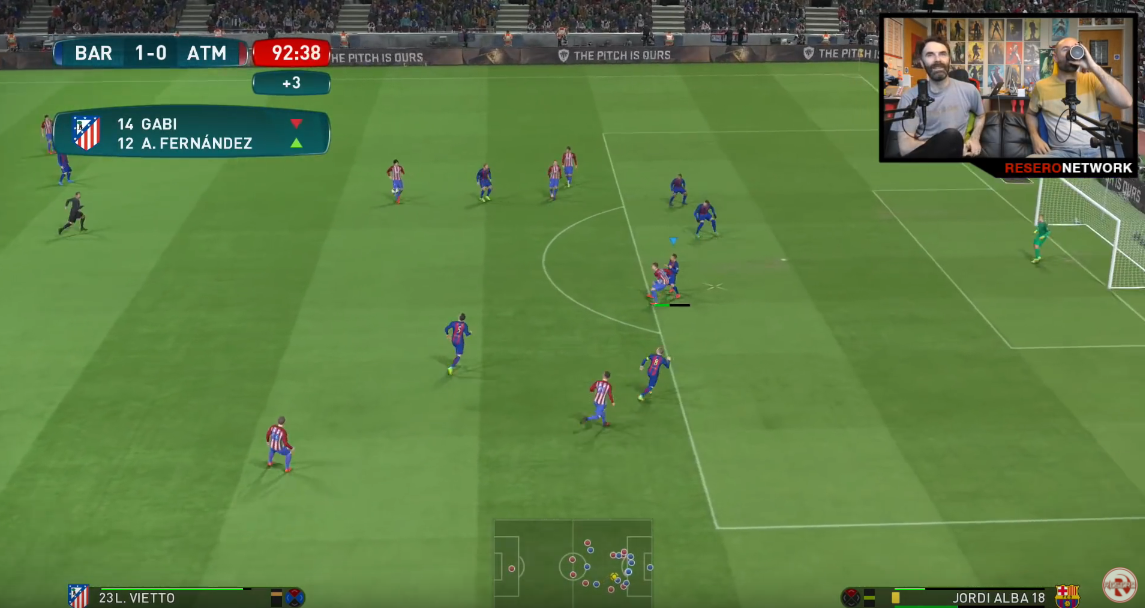Click the round red channel logo watermark

tap(1119, 584)
